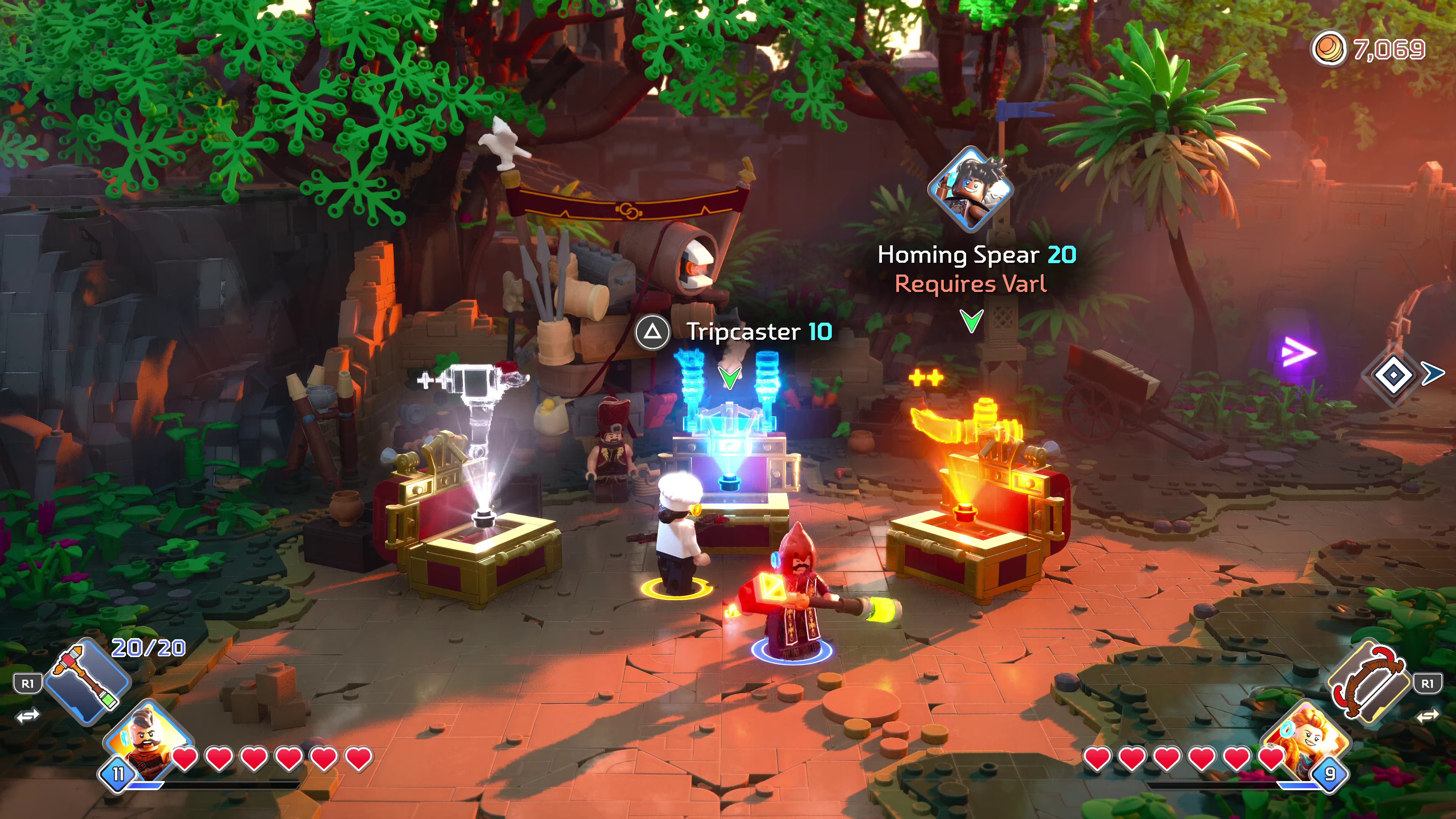Click the diamond objective marker

1393,375
